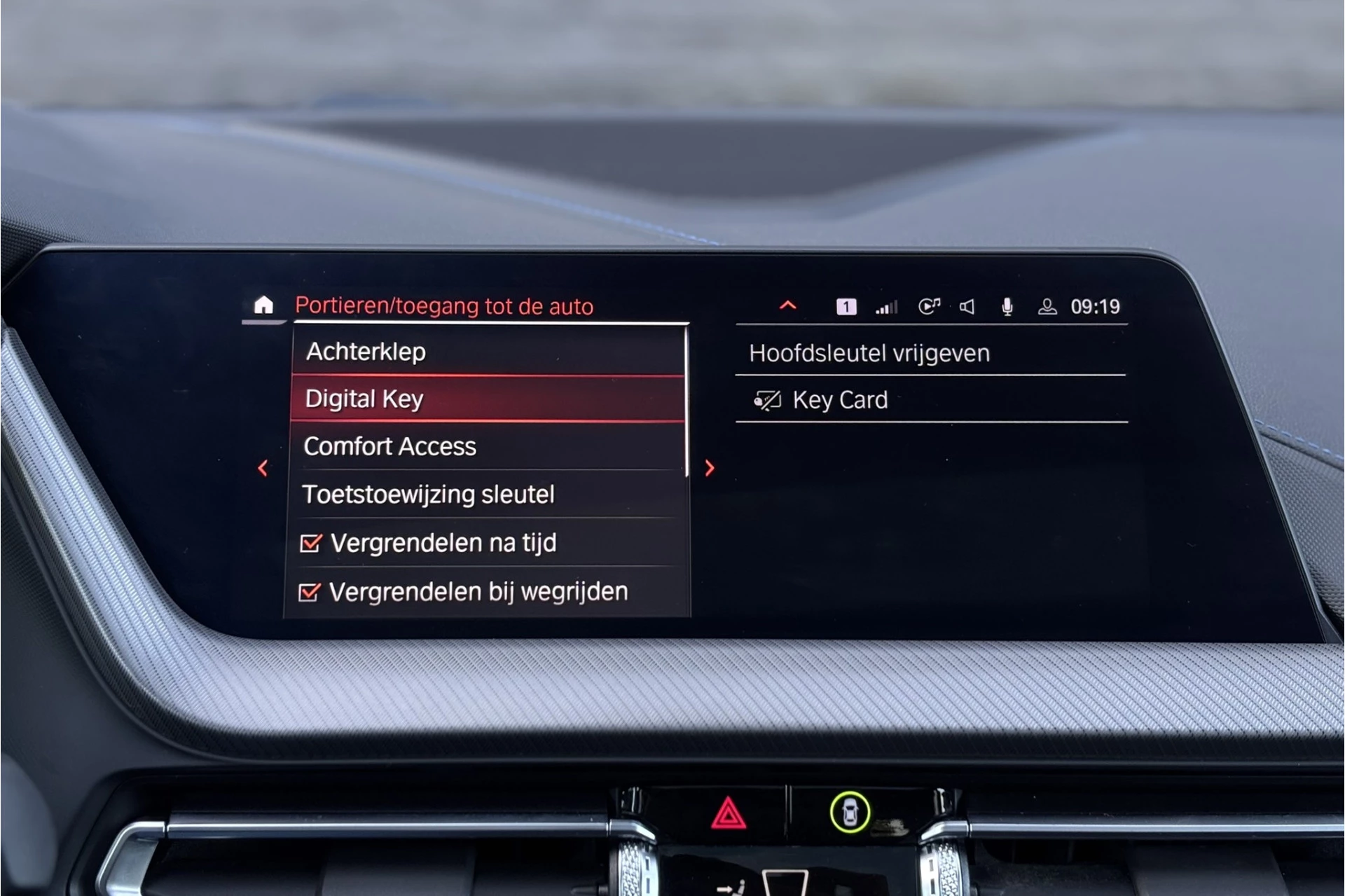Screen dimensions: 1345x896
Task: Open the driver profile via the person icon
Action: coord(1047,307)
